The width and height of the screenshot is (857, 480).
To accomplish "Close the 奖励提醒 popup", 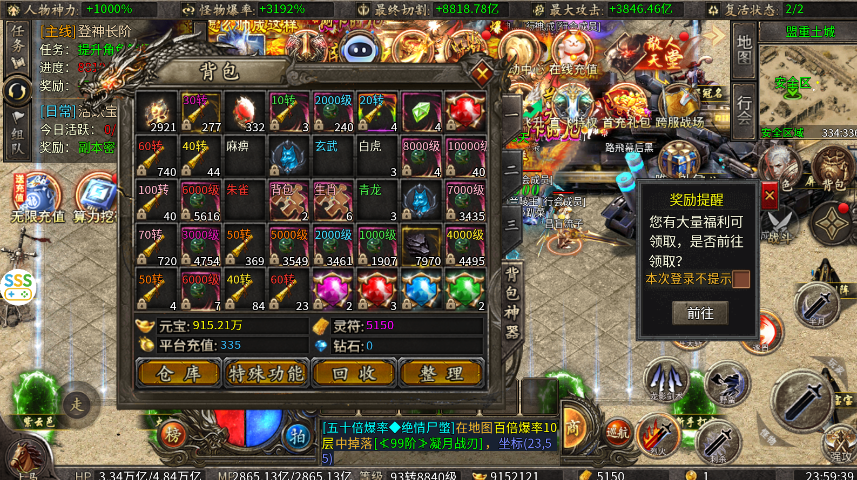I will coord(769,197).
